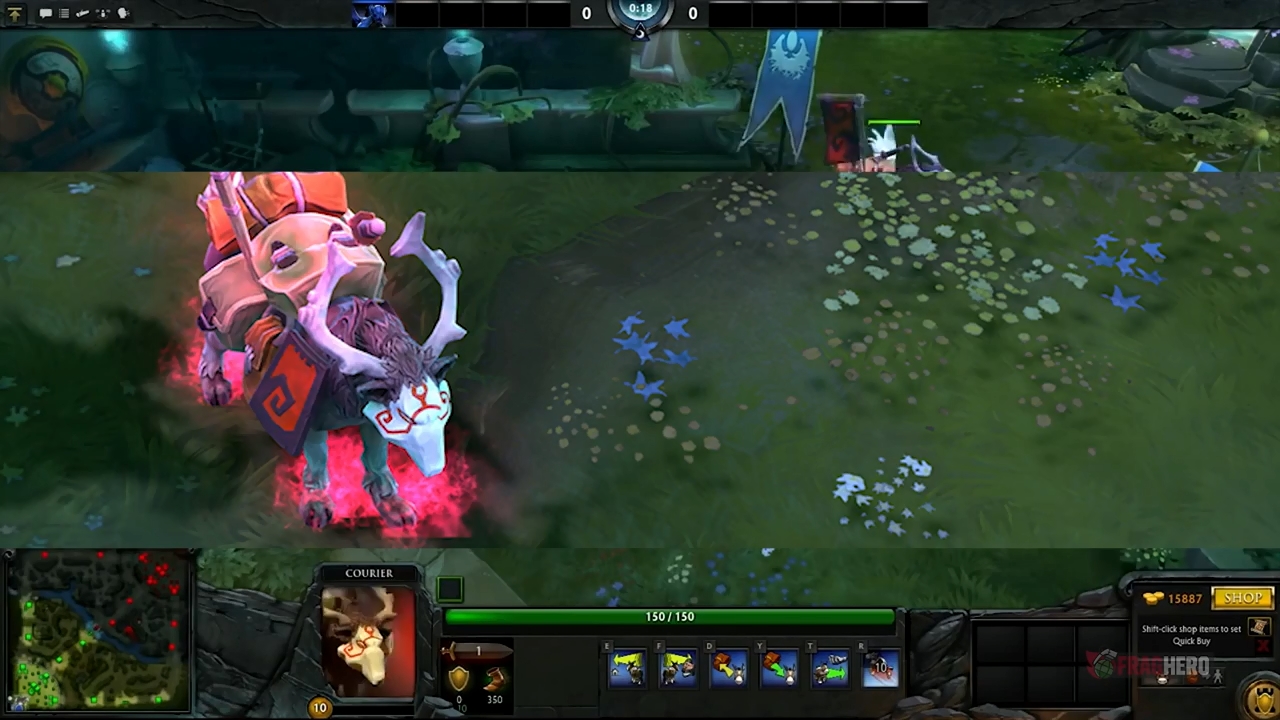The image size is (1280, 720).
Task: Clear Quick Buy with the red X
Action: [1262, 646]
